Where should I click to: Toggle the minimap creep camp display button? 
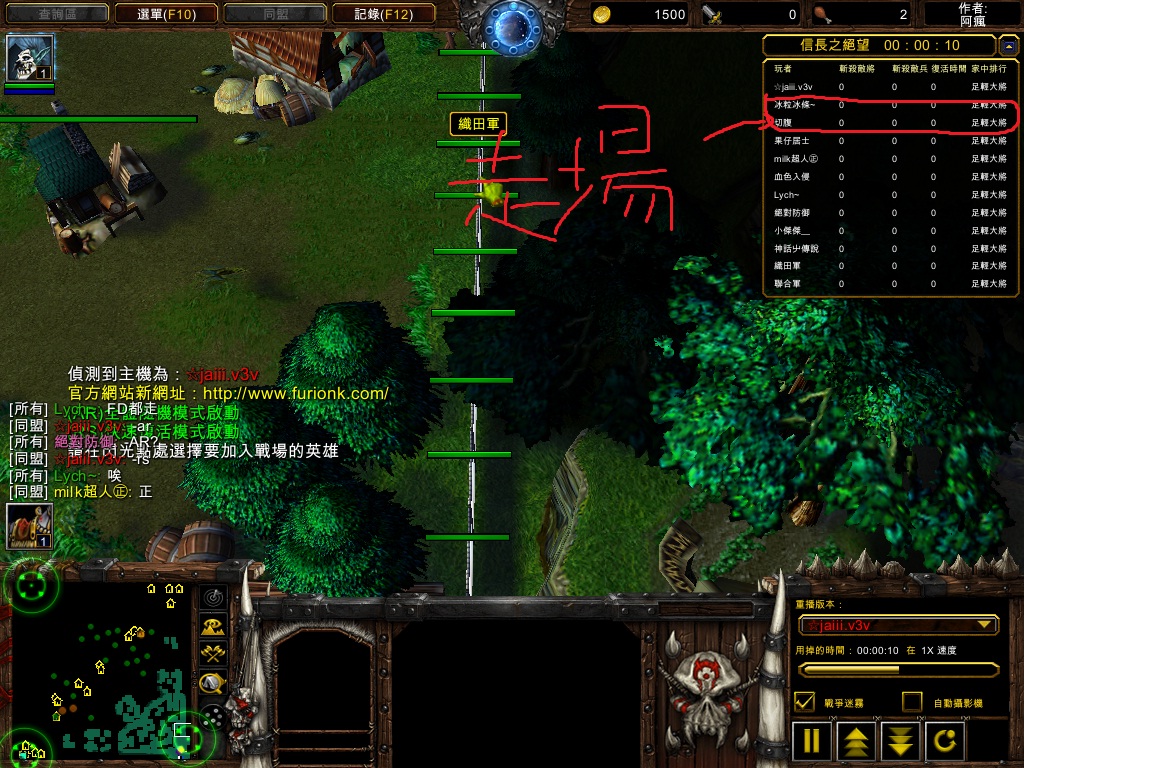tap(213, 684)
